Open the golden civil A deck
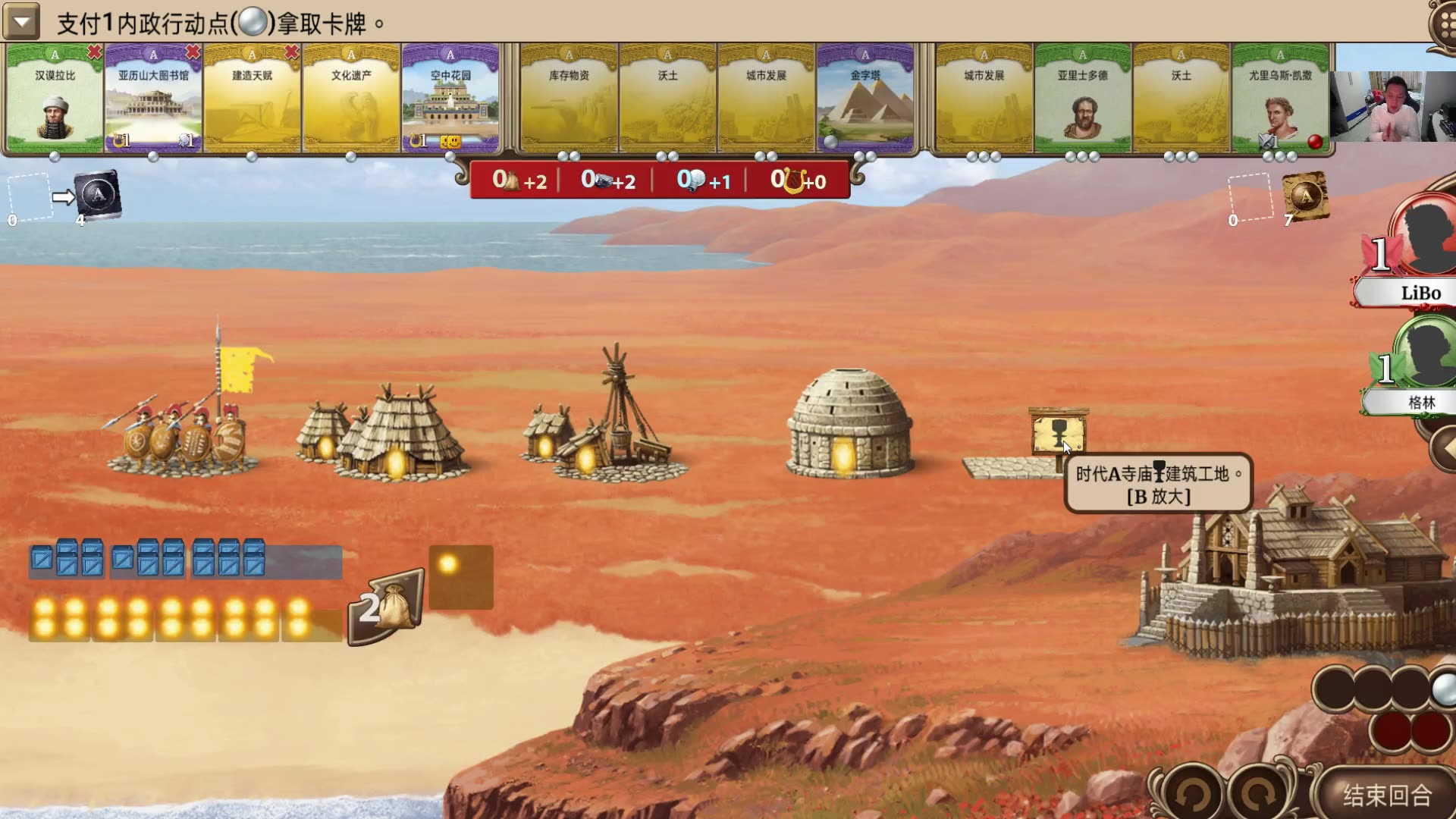This screenshot has height=819, width=1456. (1304, 196)
